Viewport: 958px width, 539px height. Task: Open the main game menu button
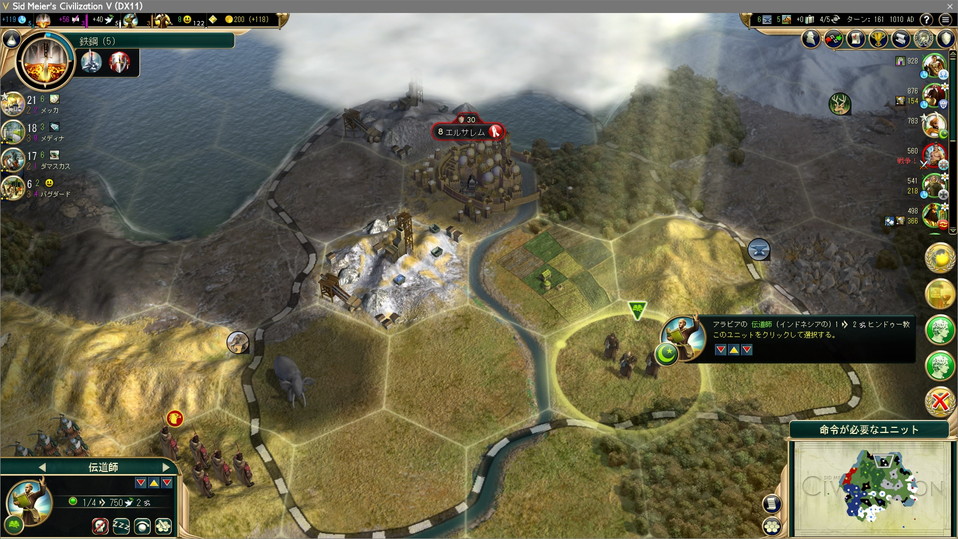pos(945,20)
